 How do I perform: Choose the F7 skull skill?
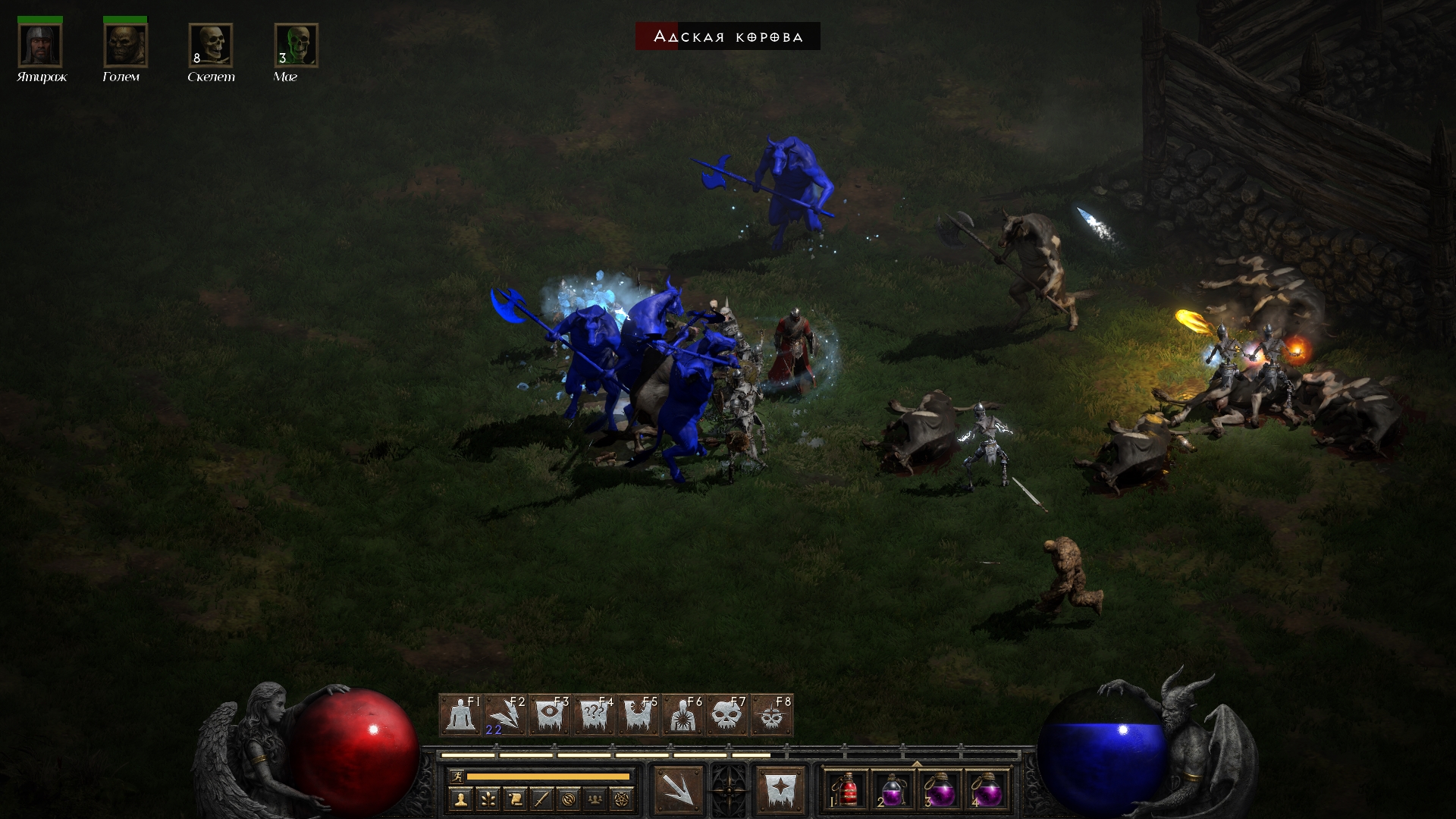coord(727,715)
